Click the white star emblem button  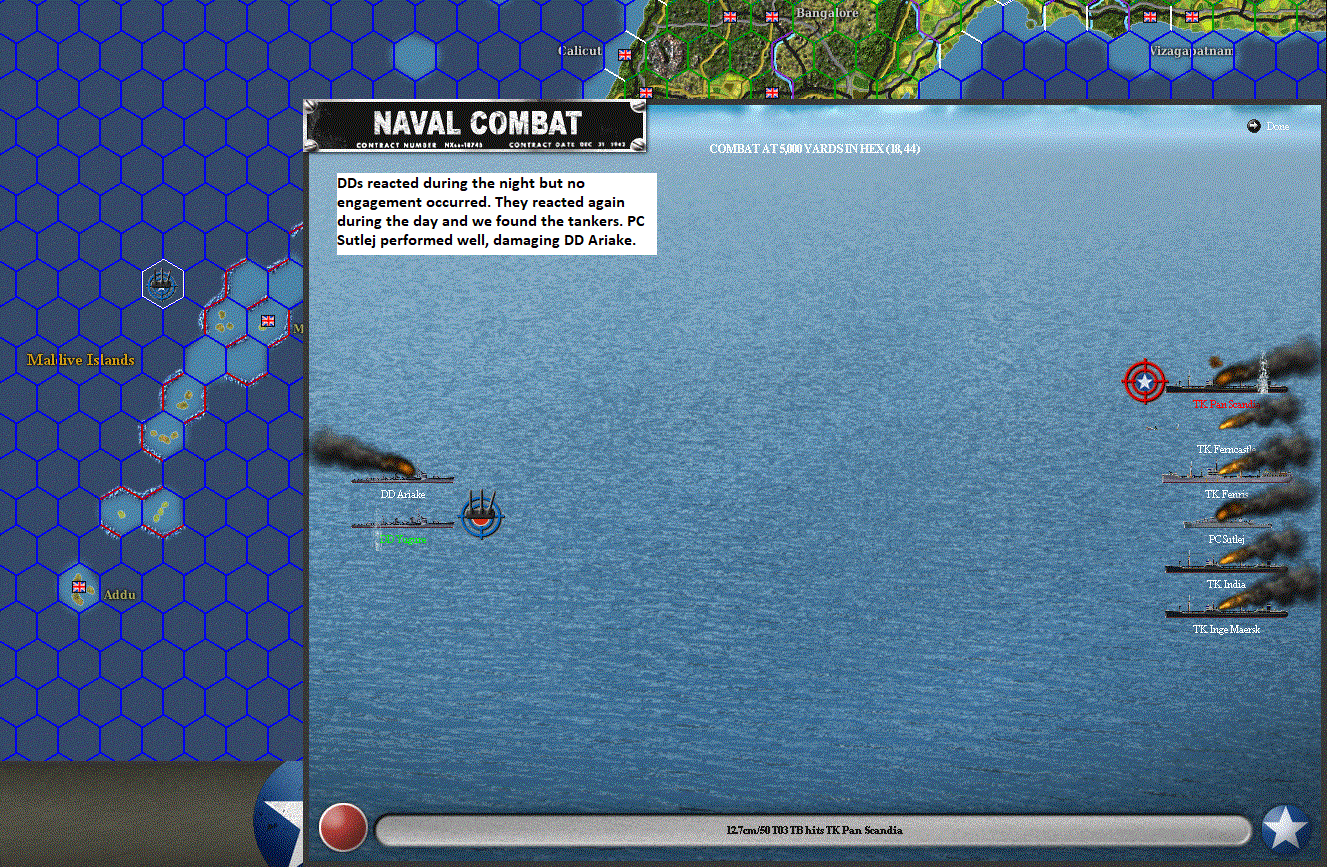point(1285,828)
